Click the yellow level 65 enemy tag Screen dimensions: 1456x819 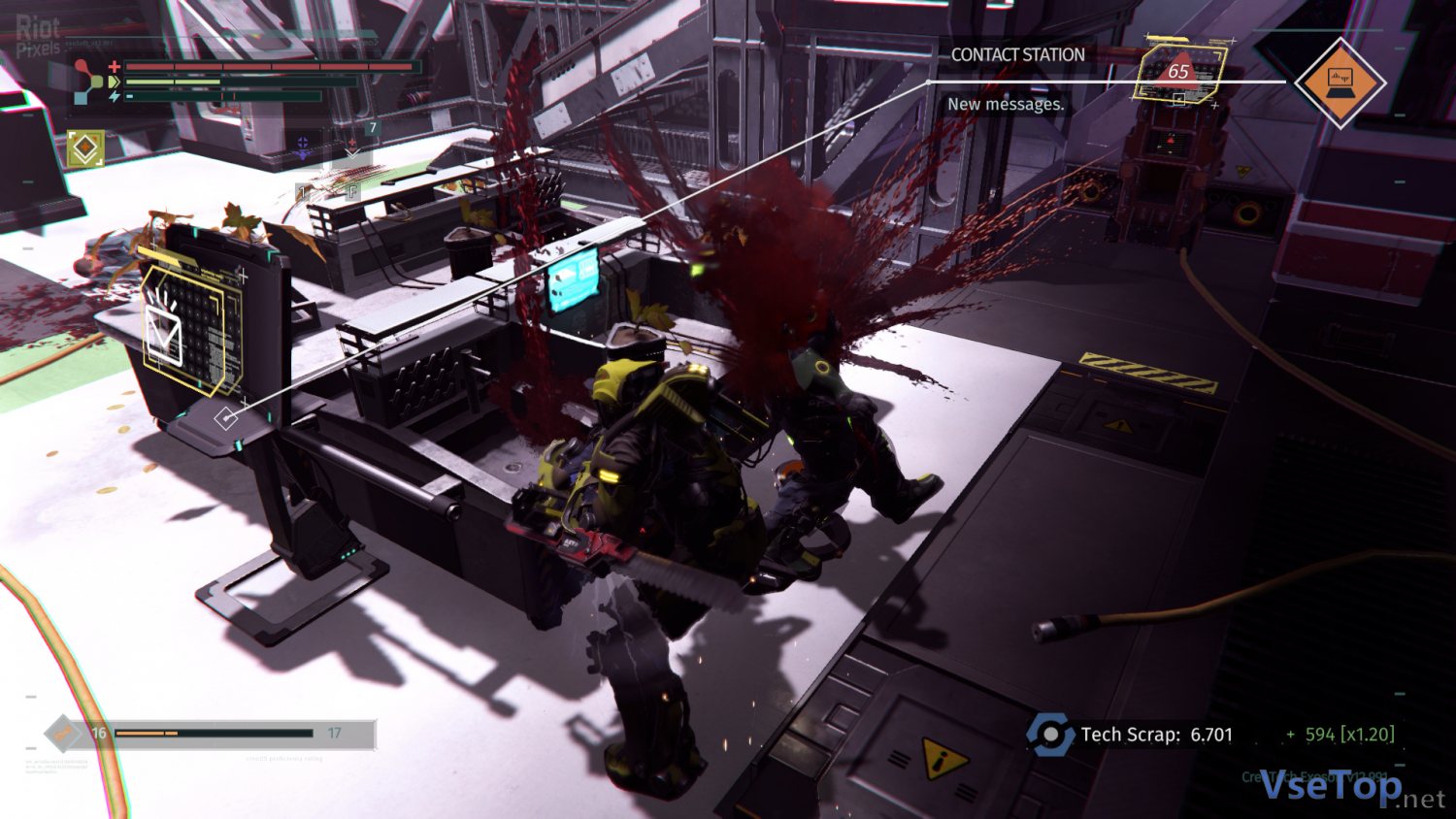pyautogui.click(x=1179, y=71)
